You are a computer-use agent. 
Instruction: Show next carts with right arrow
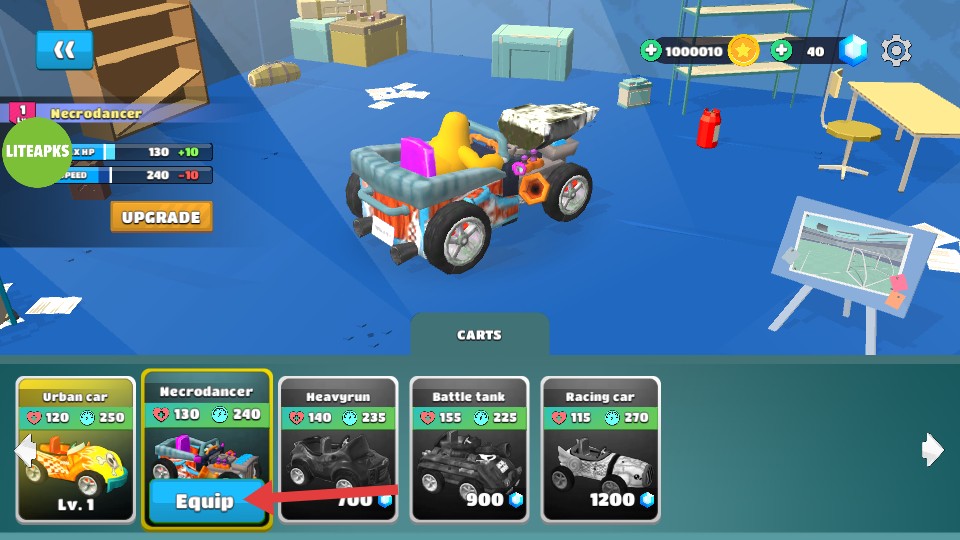click(932, 450)
